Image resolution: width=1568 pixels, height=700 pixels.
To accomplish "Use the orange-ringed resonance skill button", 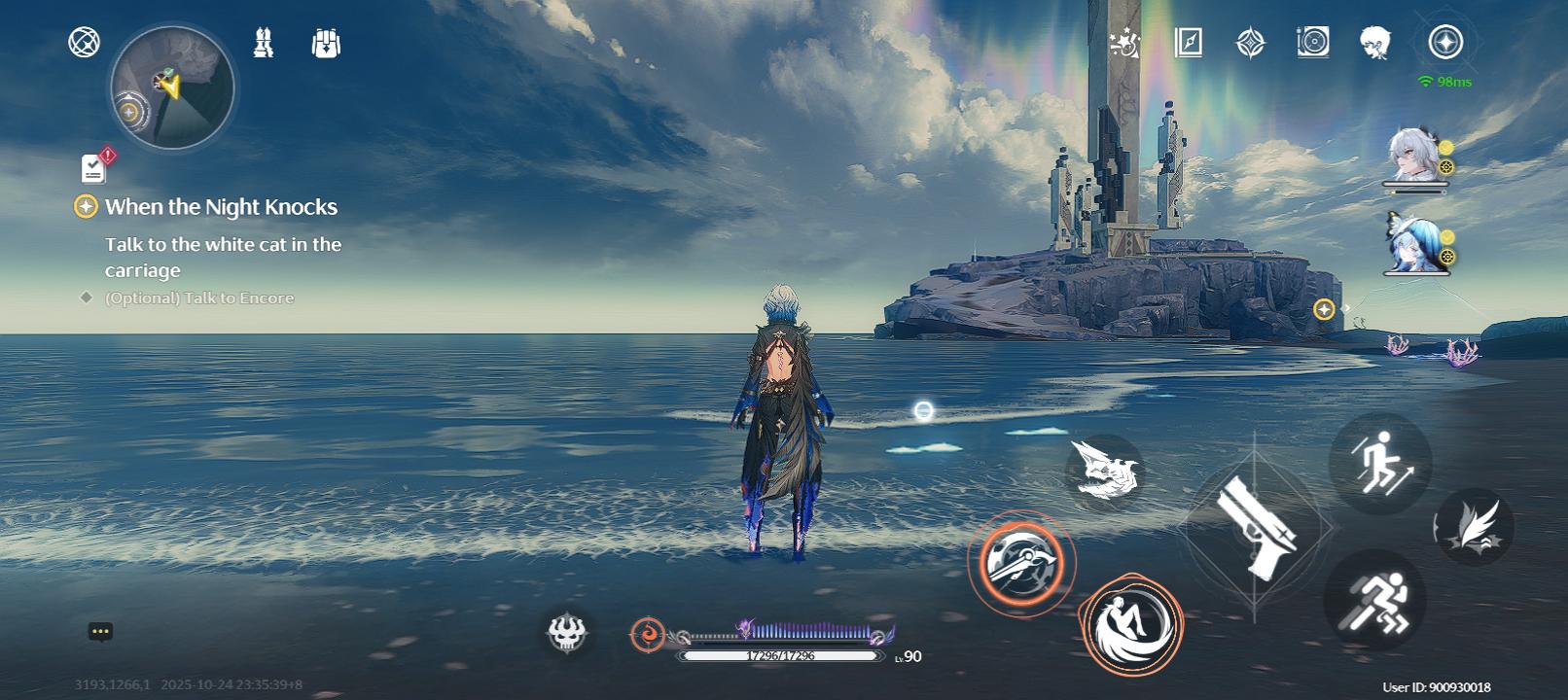I will click(1020, 562).
